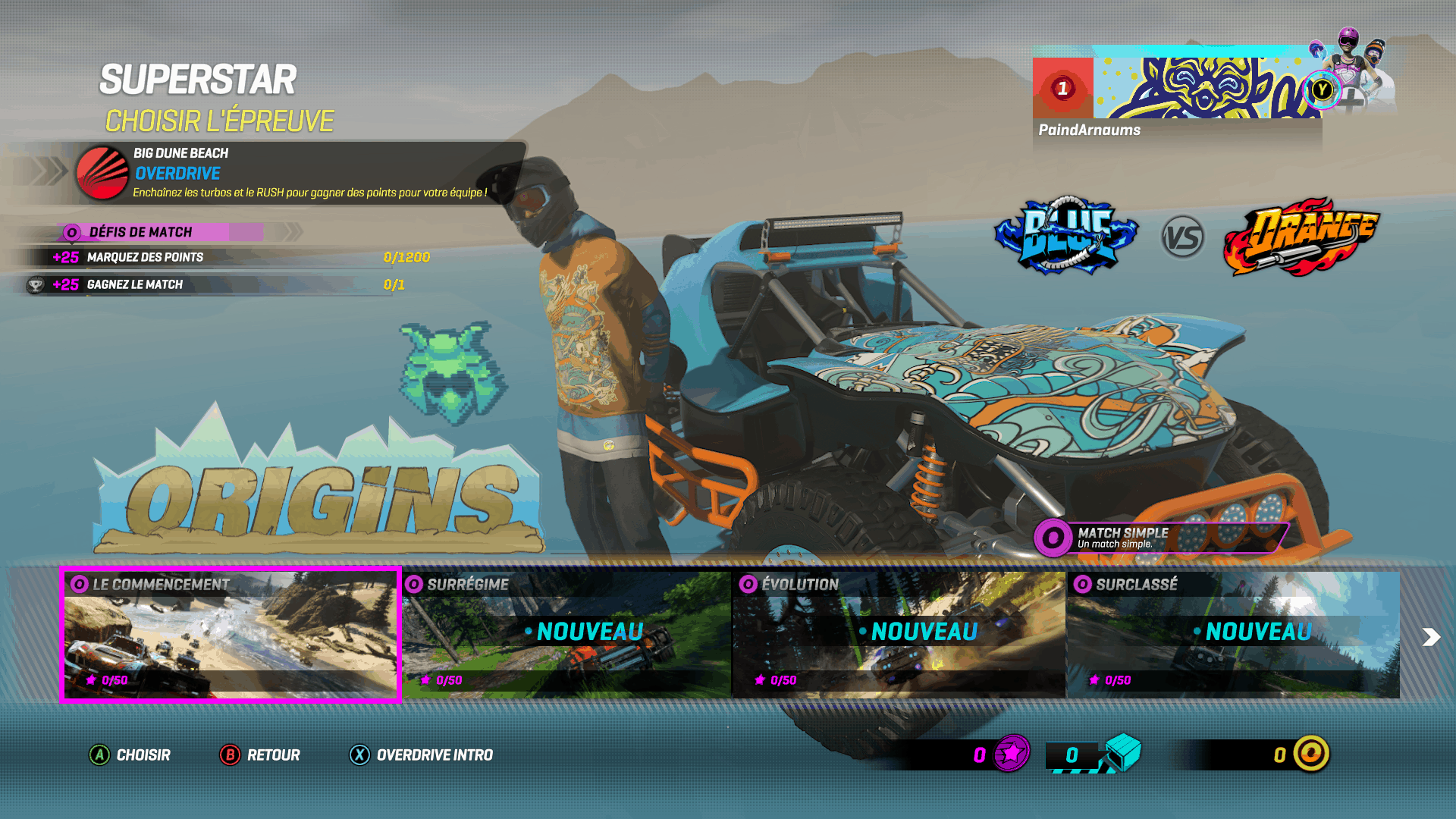Select the Le Commencement event tile
The image size is (1456, 819).
coord(230,635)
